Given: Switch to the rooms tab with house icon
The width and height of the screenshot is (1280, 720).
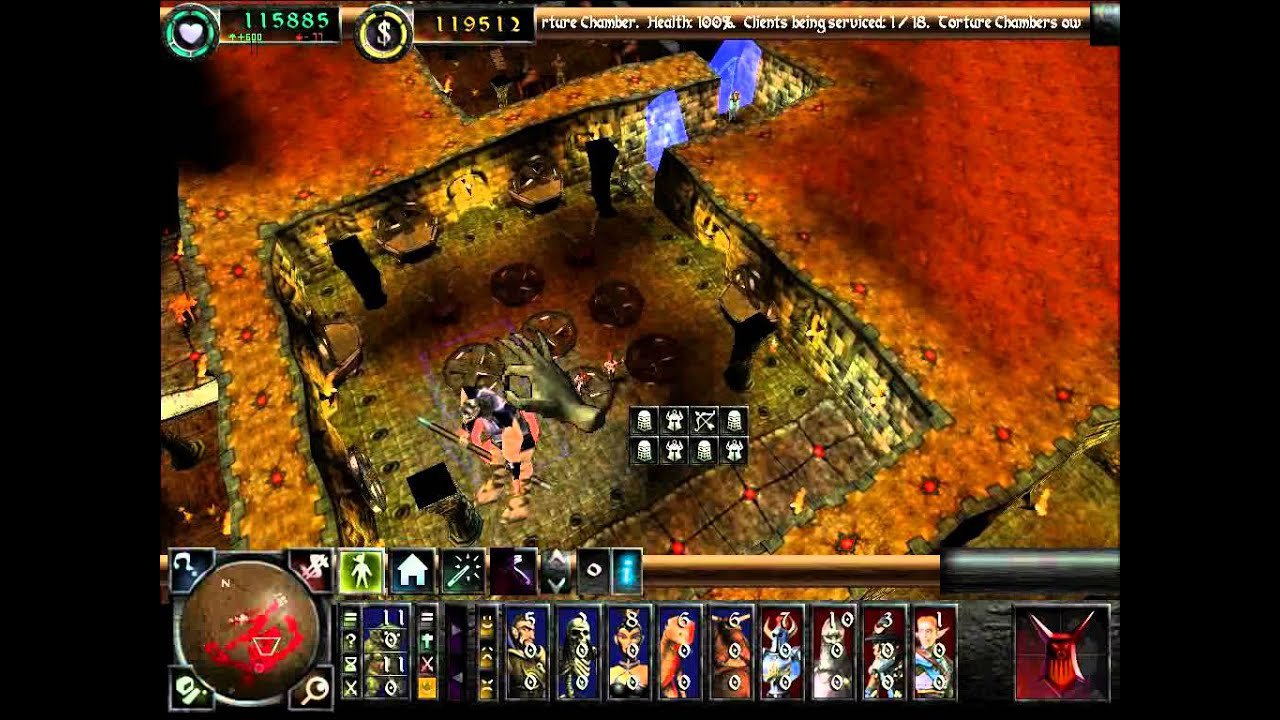Looking at the screenshot, I should click(412, 571).
